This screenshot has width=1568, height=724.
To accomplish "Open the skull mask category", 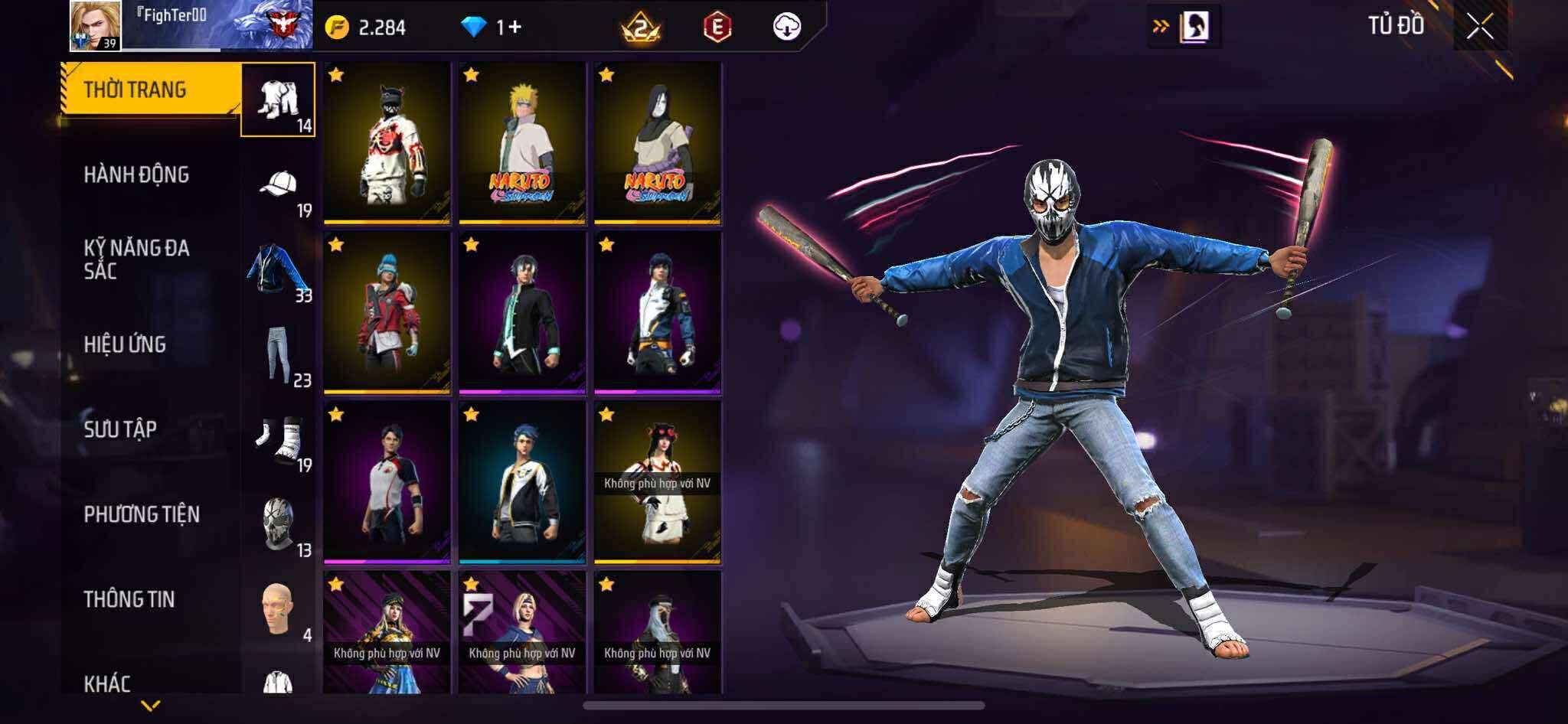I will click(279, 525).
